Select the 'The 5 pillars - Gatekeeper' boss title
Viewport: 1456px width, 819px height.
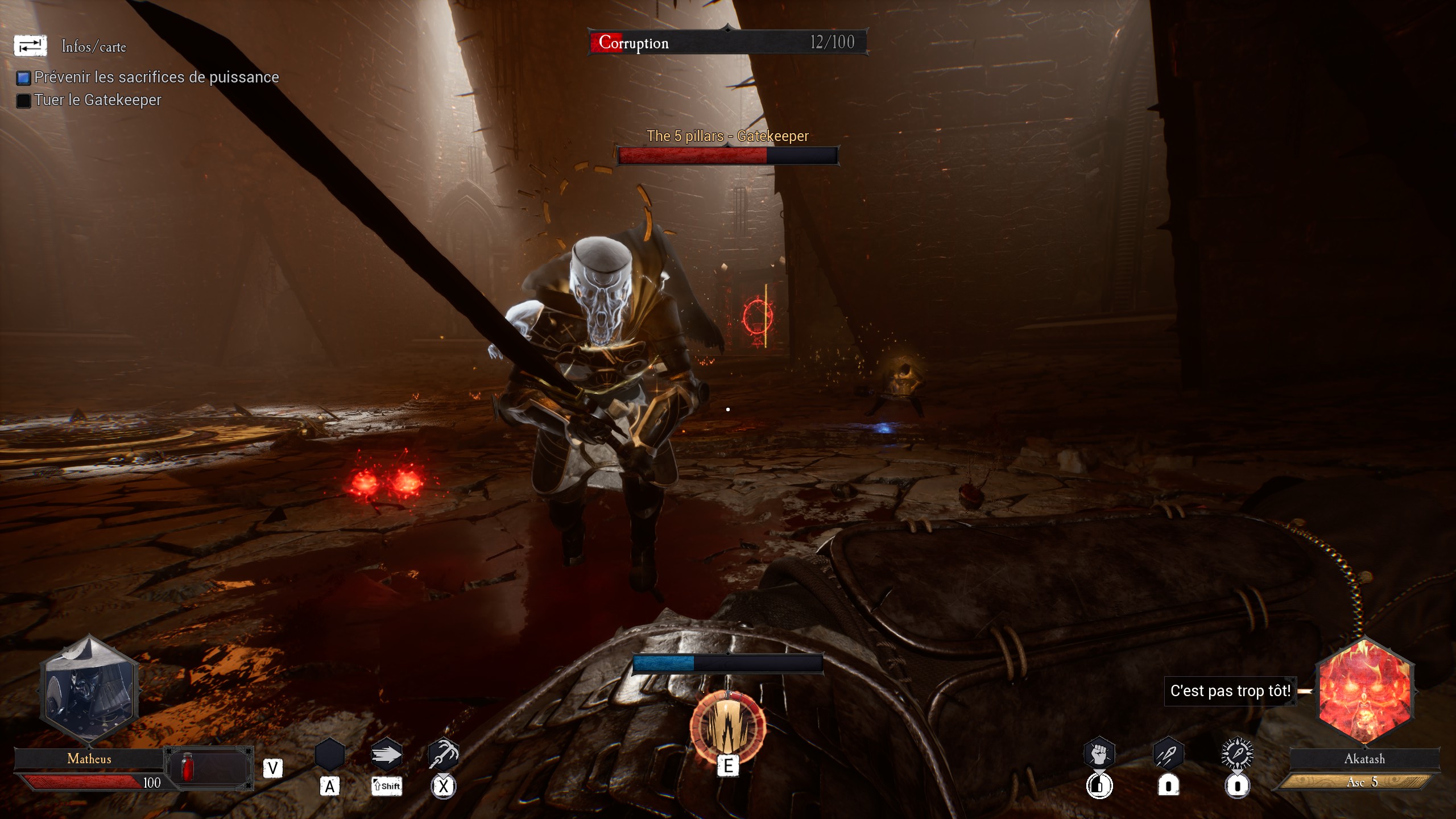(x=728, y=136)
